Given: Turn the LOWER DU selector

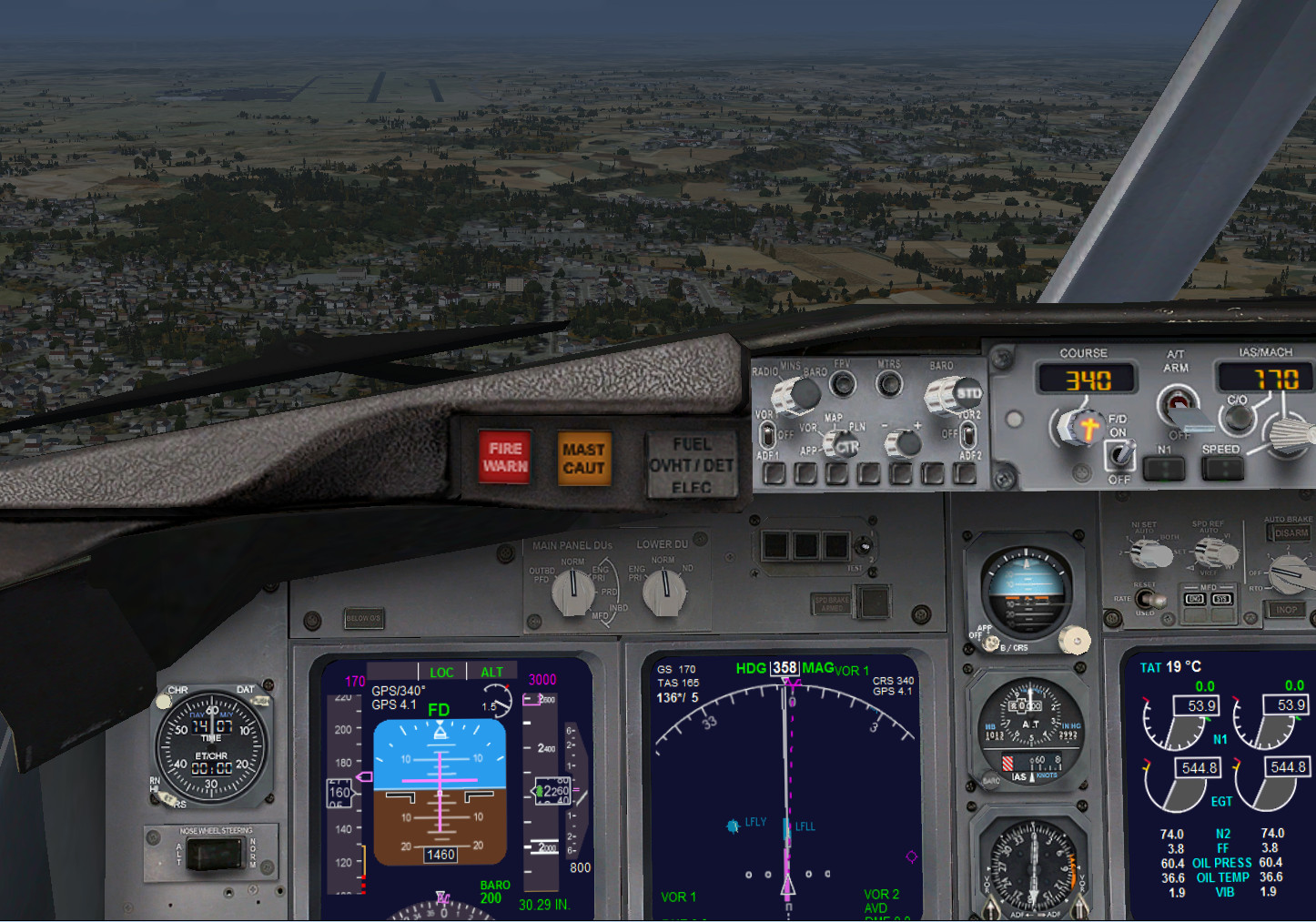Looking at the screenshot, I should 663,593.
